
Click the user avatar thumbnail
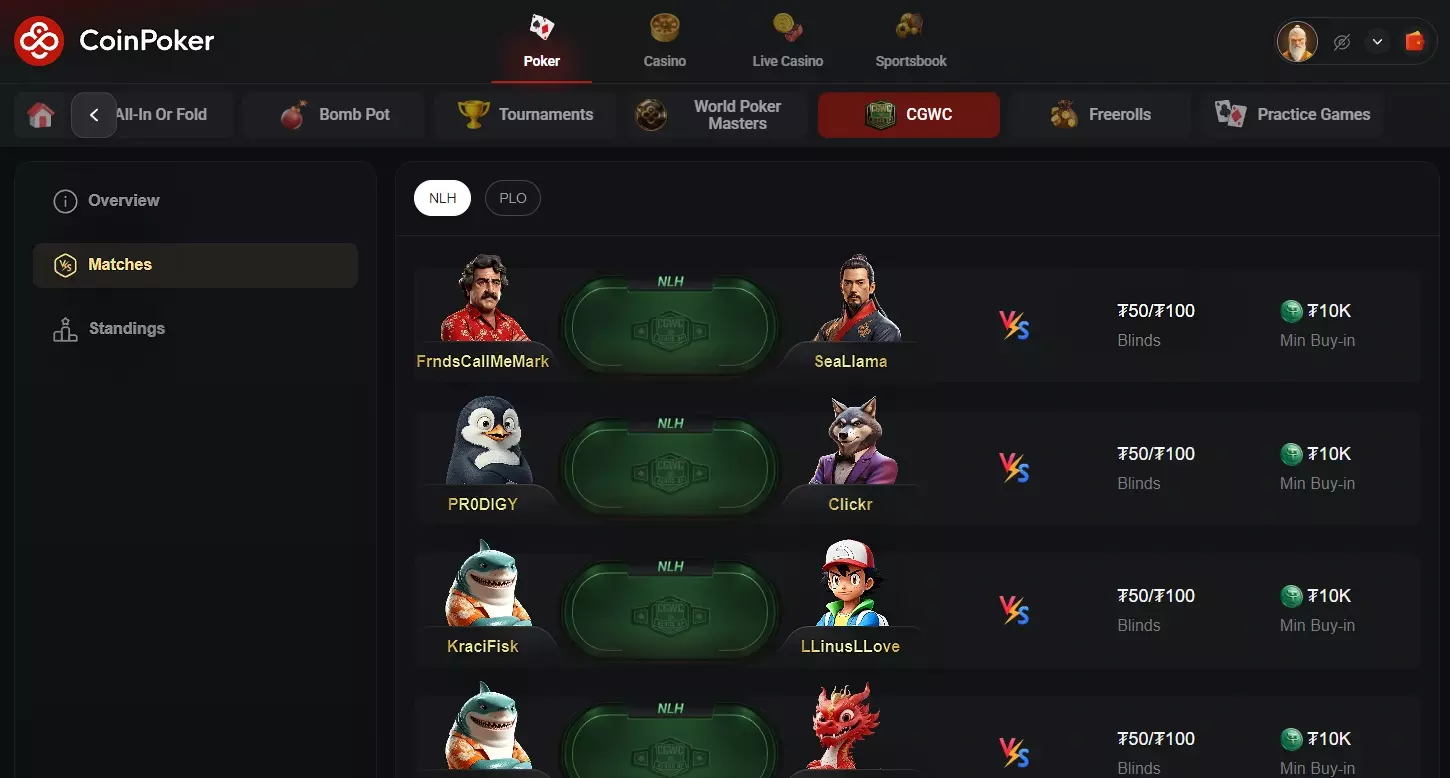(1297, 41)
